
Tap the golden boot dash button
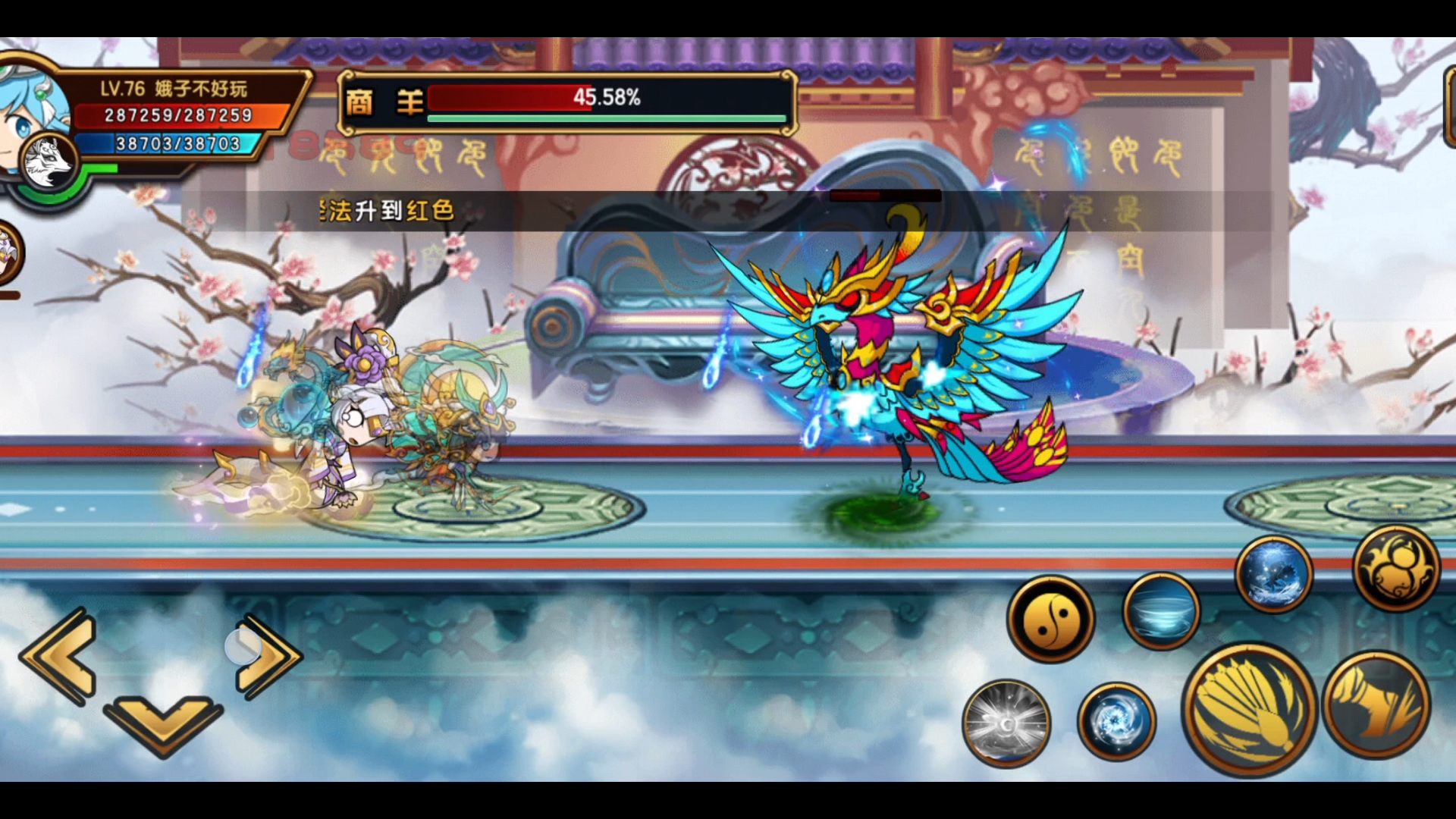point(1376,704)
